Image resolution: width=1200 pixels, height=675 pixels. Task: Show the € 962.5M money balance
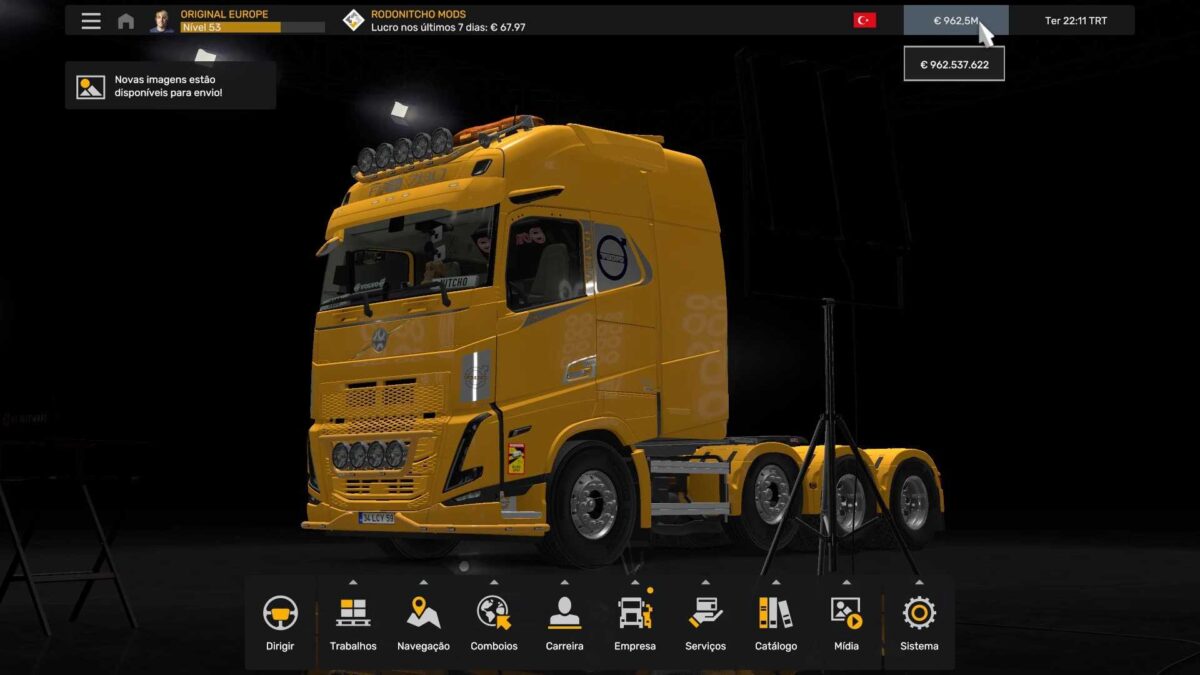point(955,20)
